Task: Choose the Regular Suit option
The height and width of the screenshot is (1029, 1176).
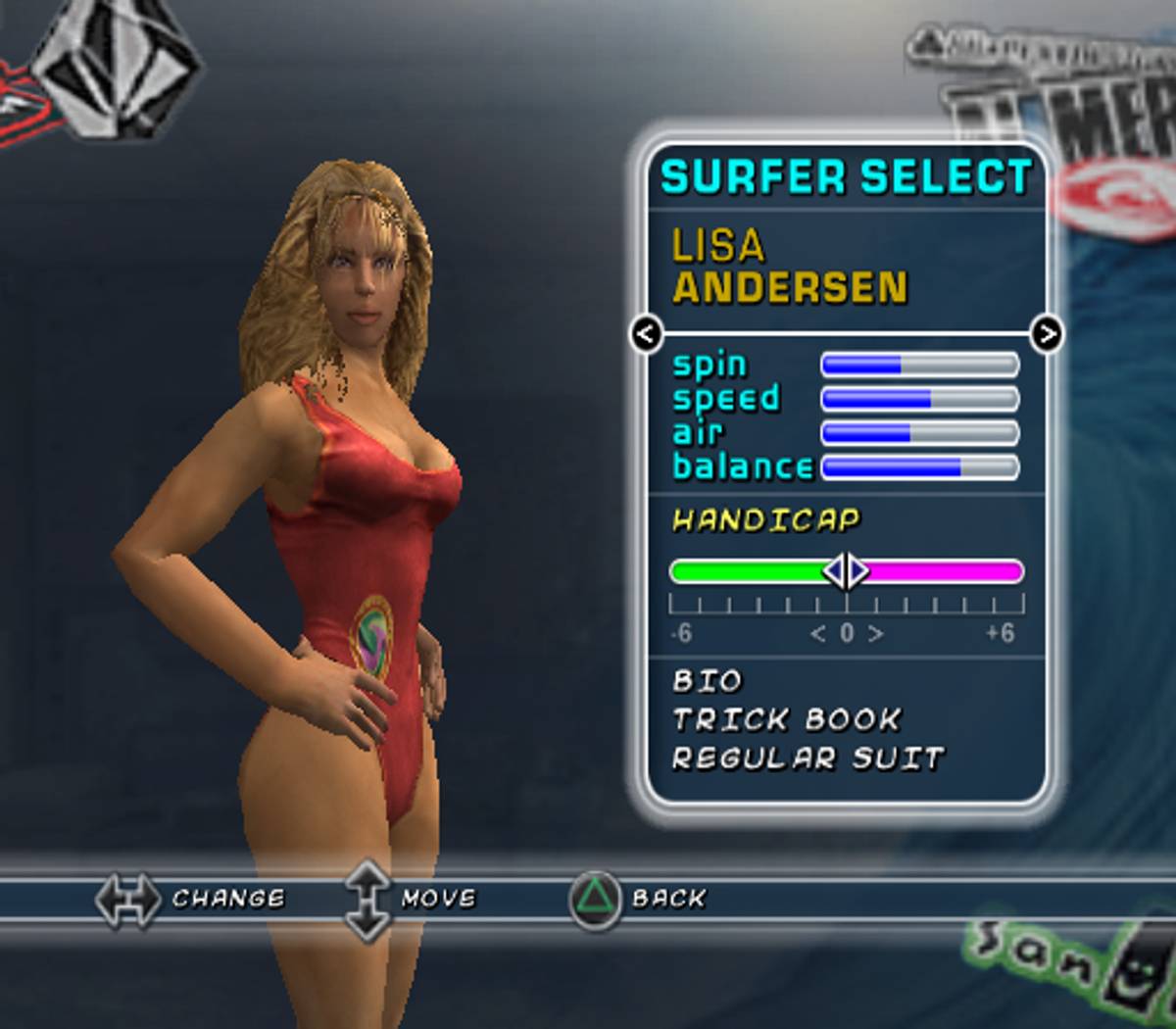Action: tap(808, 759)
